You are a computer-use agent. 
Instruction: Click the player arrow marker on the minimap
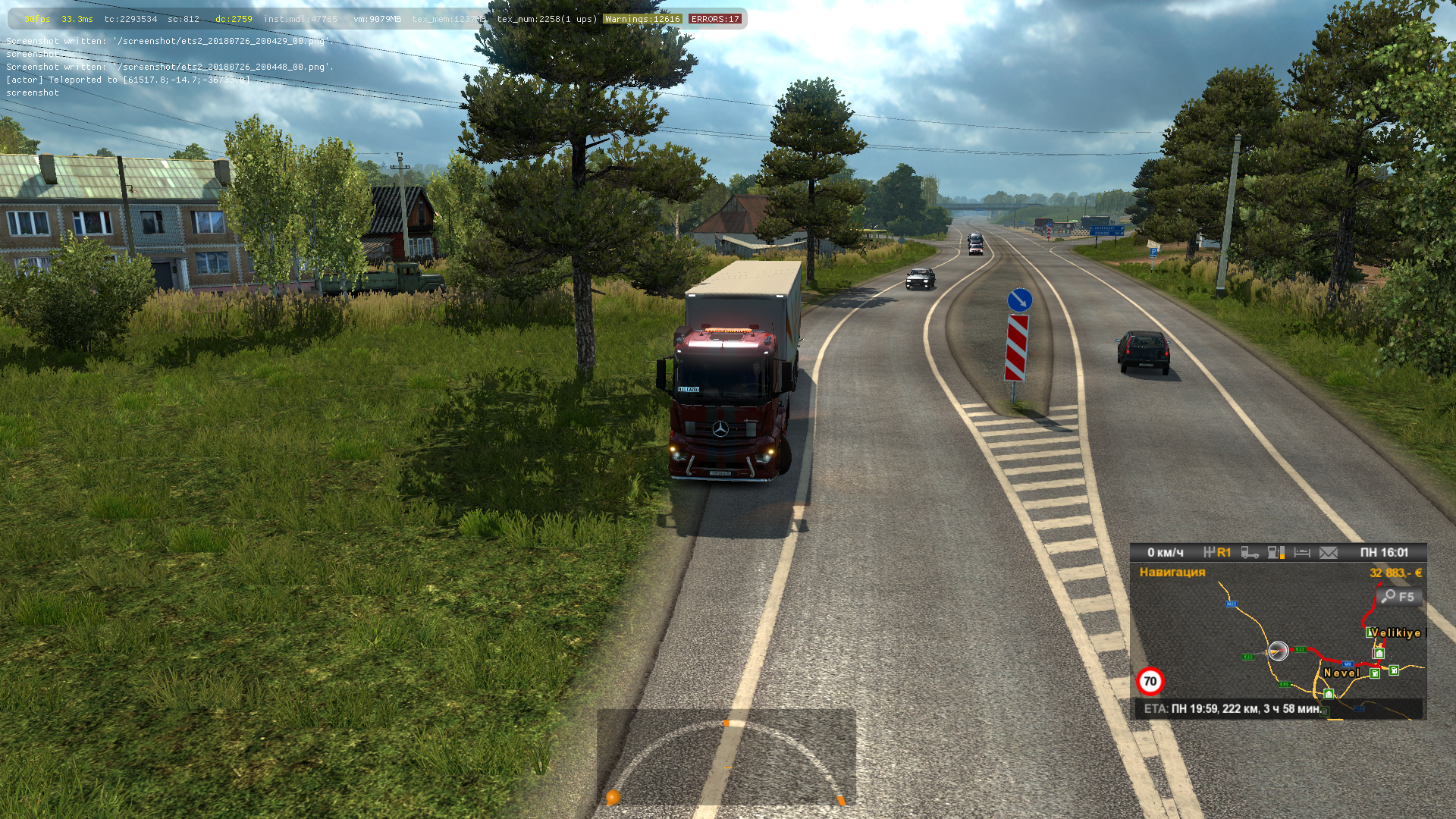click(1278, 651)
